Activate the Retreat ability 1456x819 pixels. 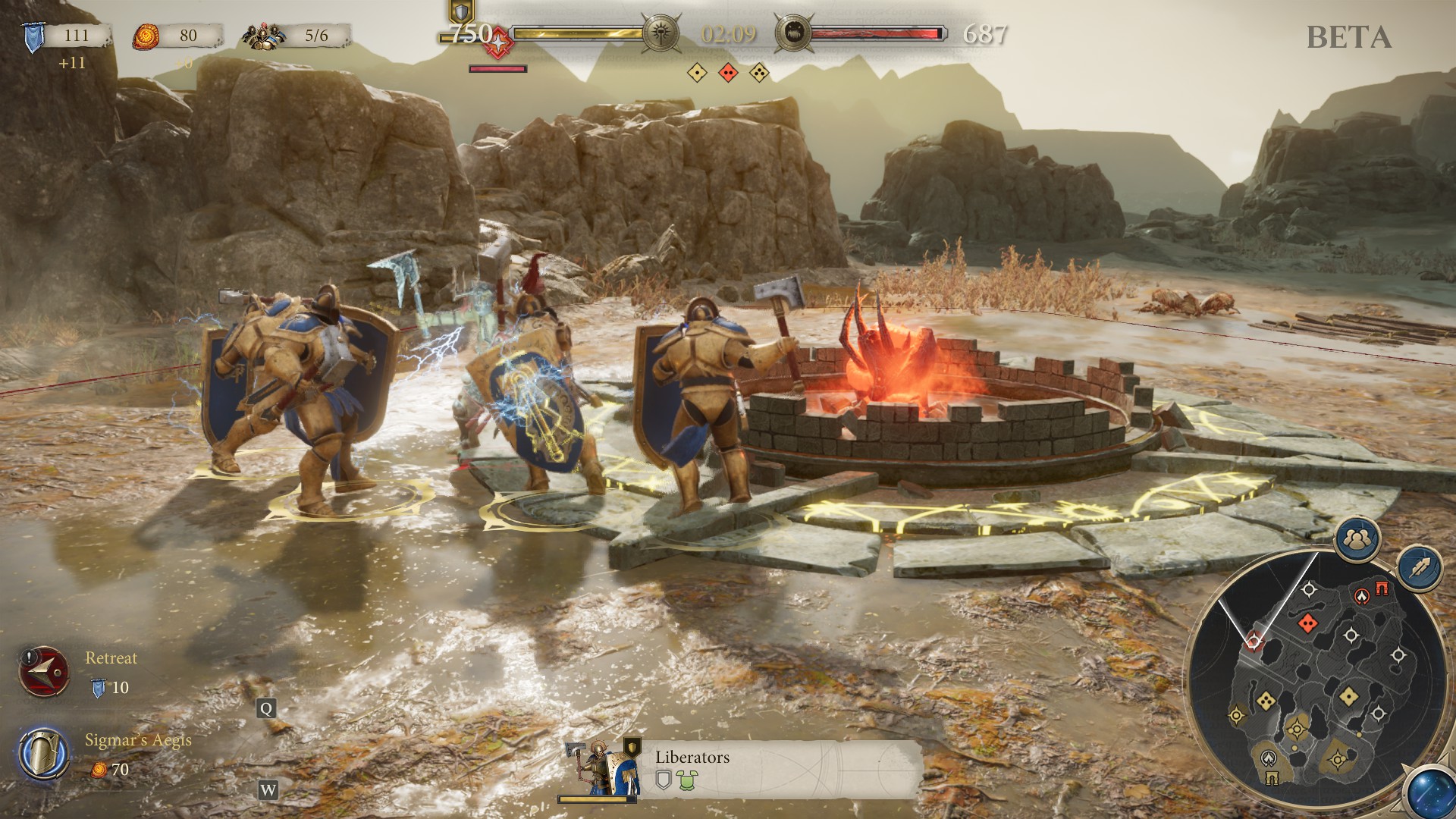[x=44, y=672]
